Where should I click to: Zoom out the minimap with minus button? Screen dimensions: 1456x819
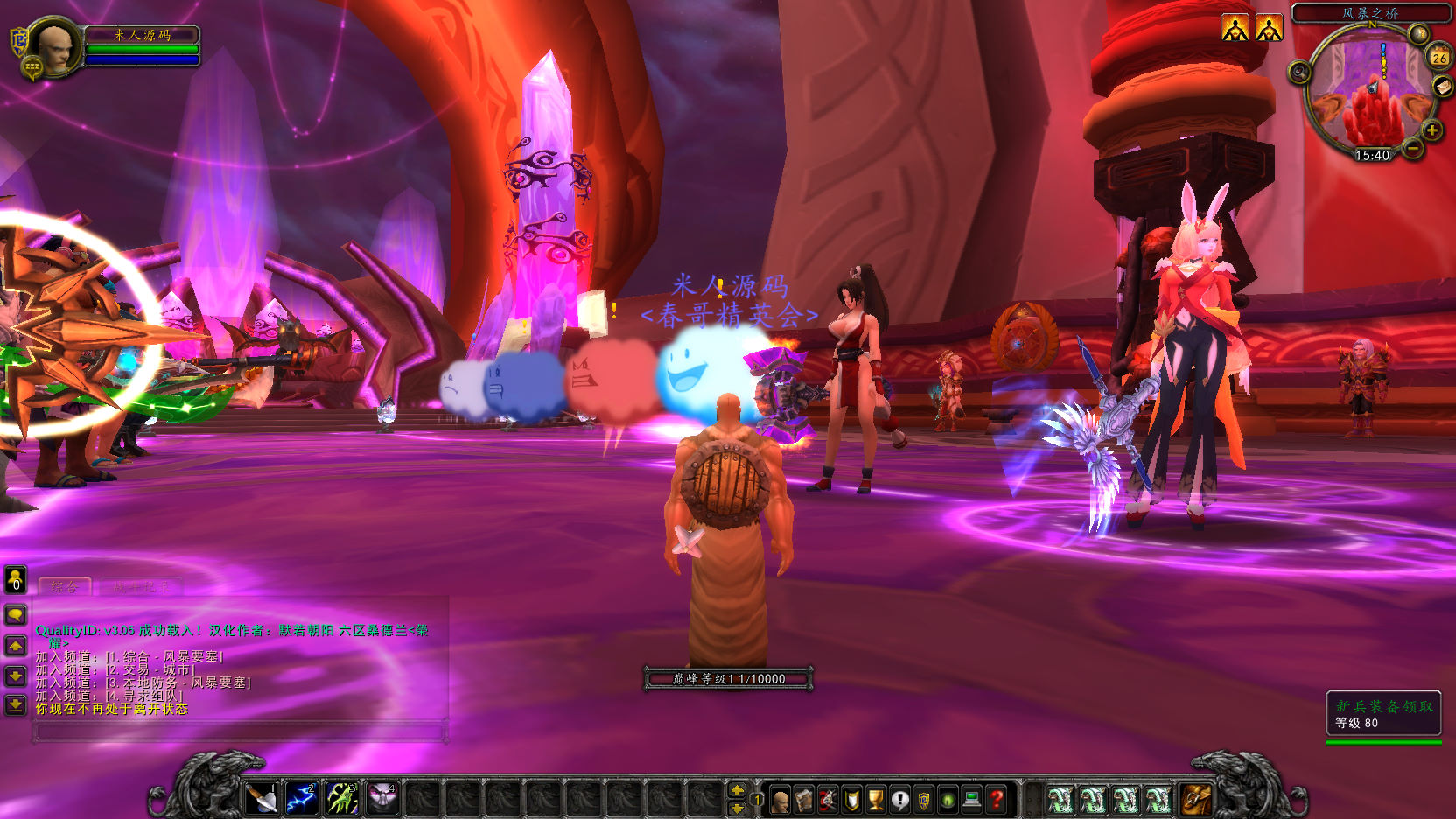coord(1413,149)
